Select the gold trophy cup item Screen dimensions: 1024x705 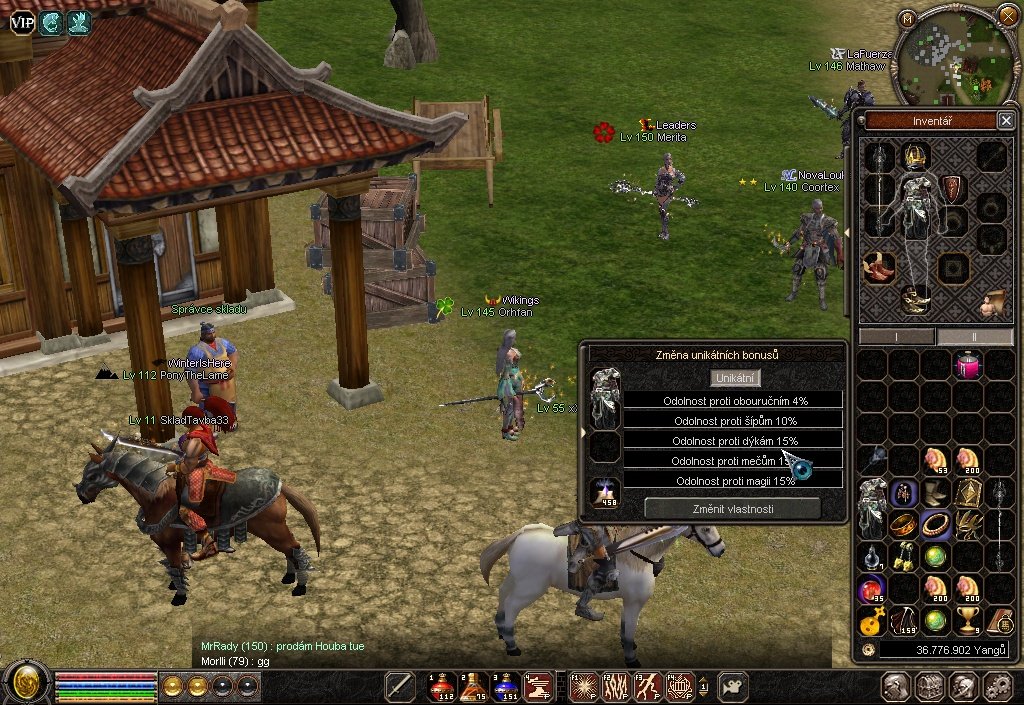(967, 620)
